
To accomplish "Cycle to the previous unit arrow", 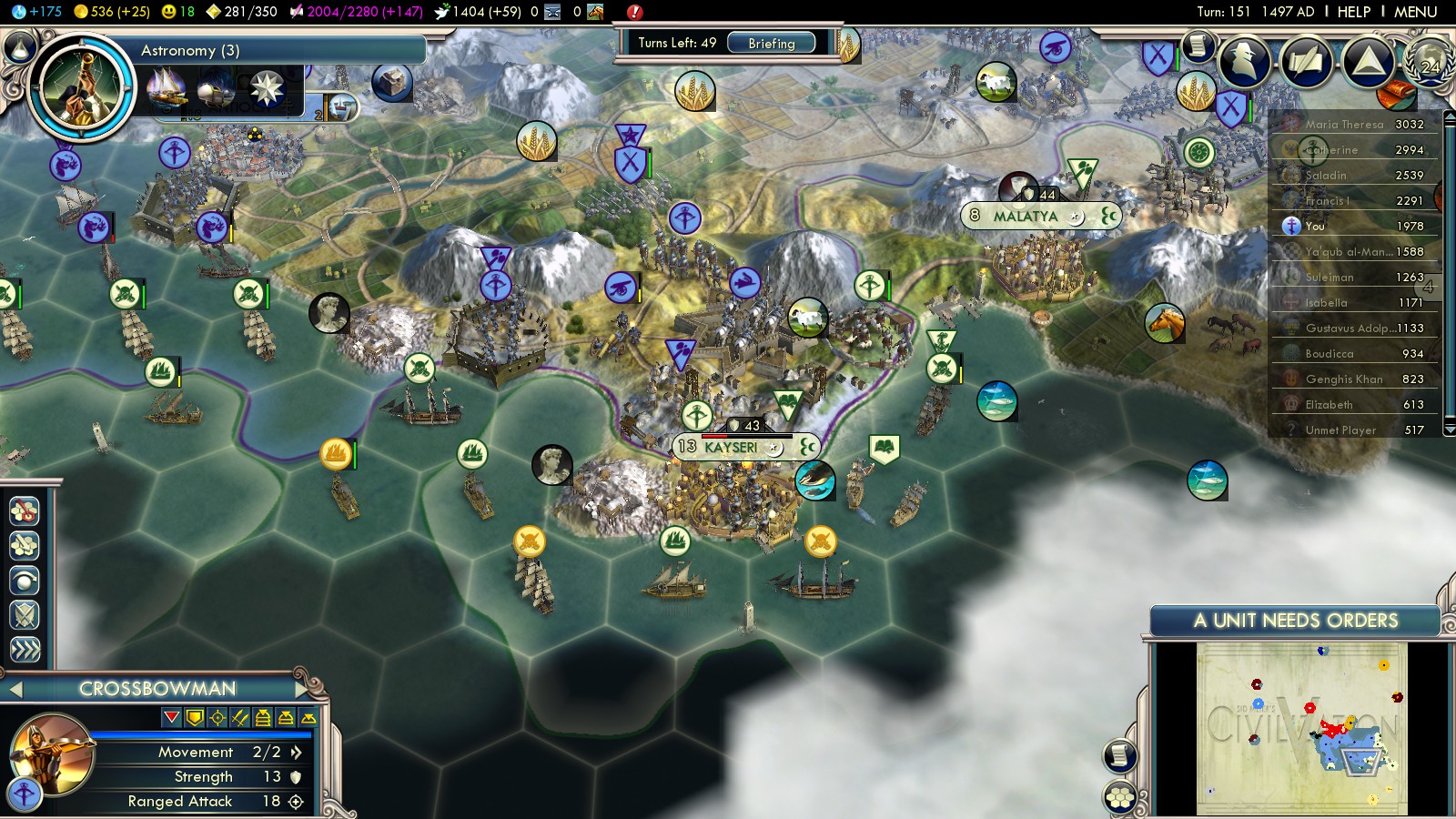I will click(15, 690).
